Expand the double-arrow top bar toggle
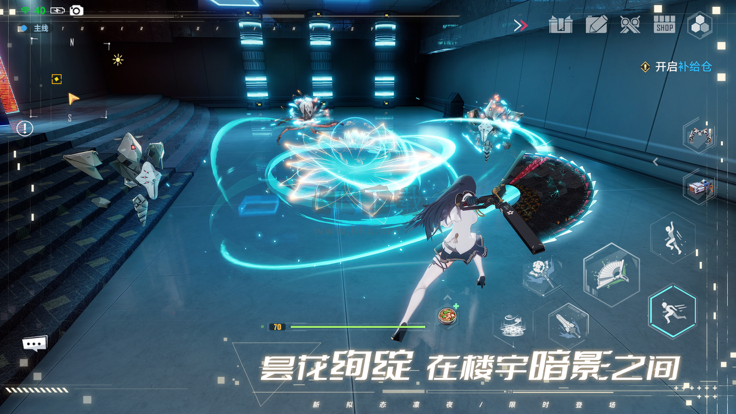Image resolution: width=736 pixels, height=414 pixels. tap(520, 25)
